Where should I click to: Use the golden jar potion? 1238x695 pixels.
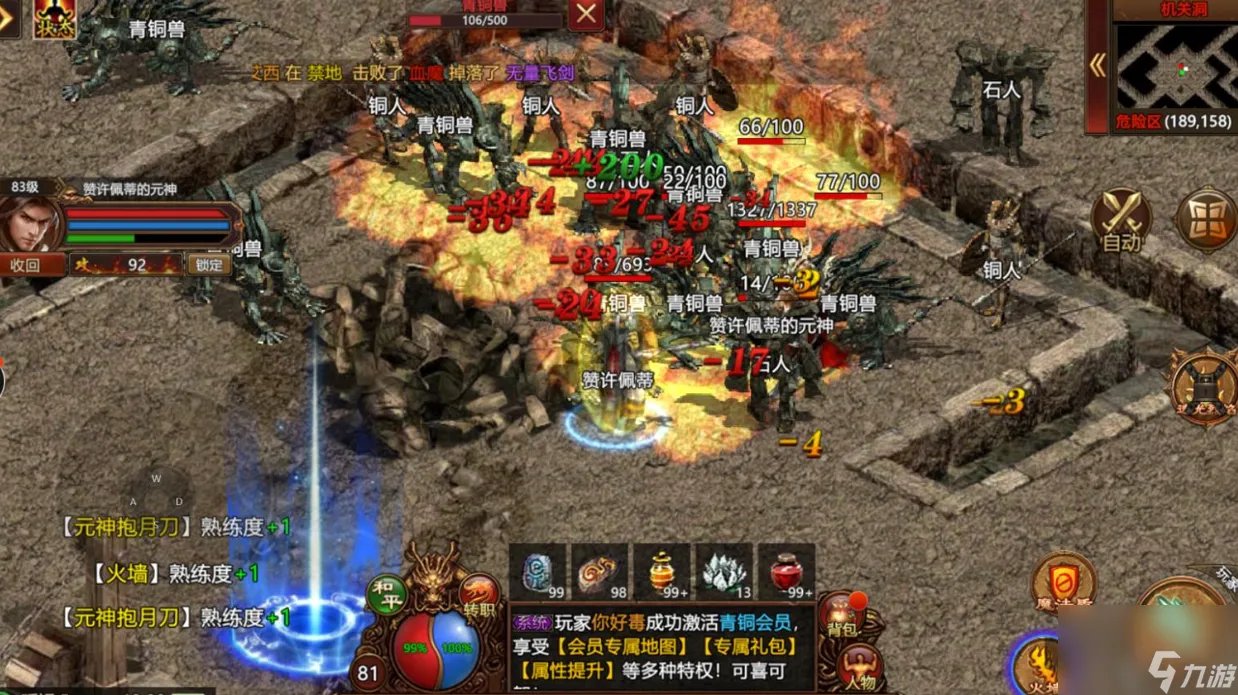[x=662, y=573]
